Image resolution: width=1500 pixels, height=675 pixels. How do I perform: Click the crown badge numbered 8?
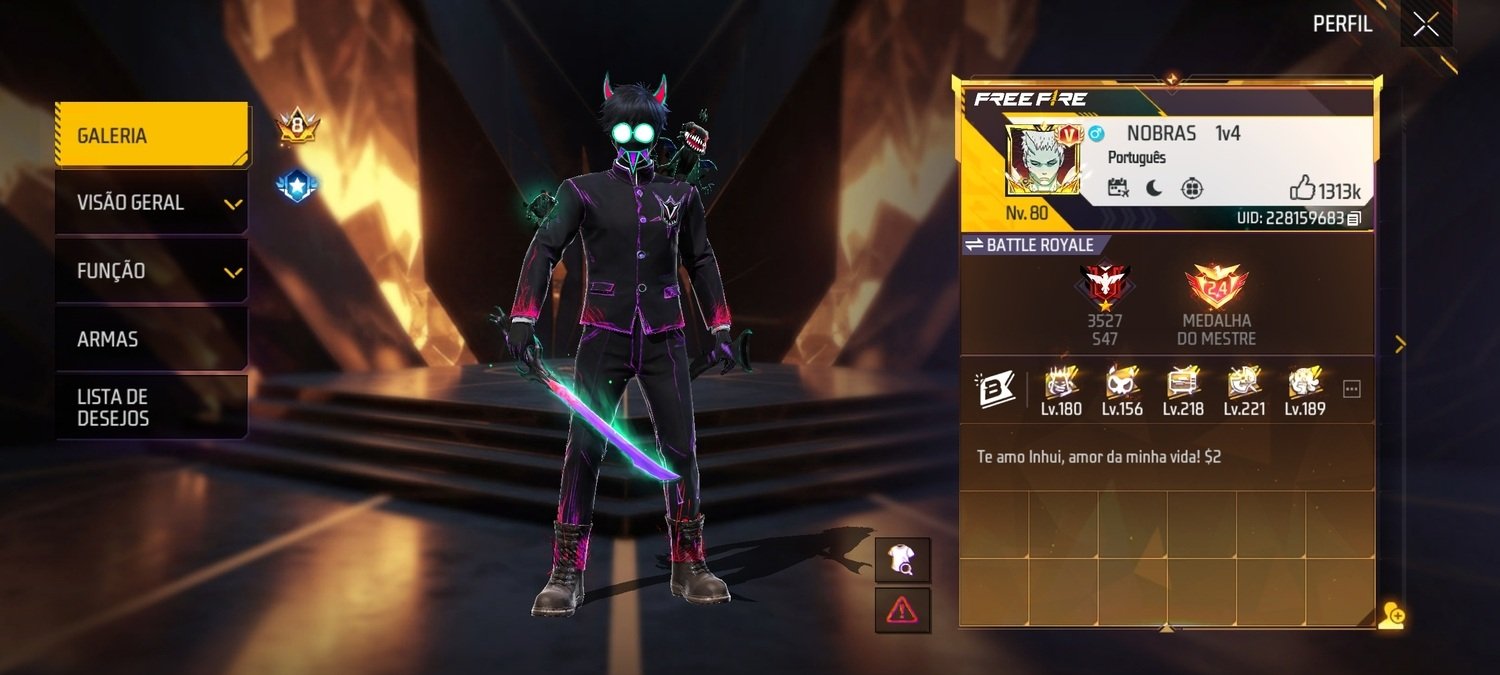[x=297, y=126]
